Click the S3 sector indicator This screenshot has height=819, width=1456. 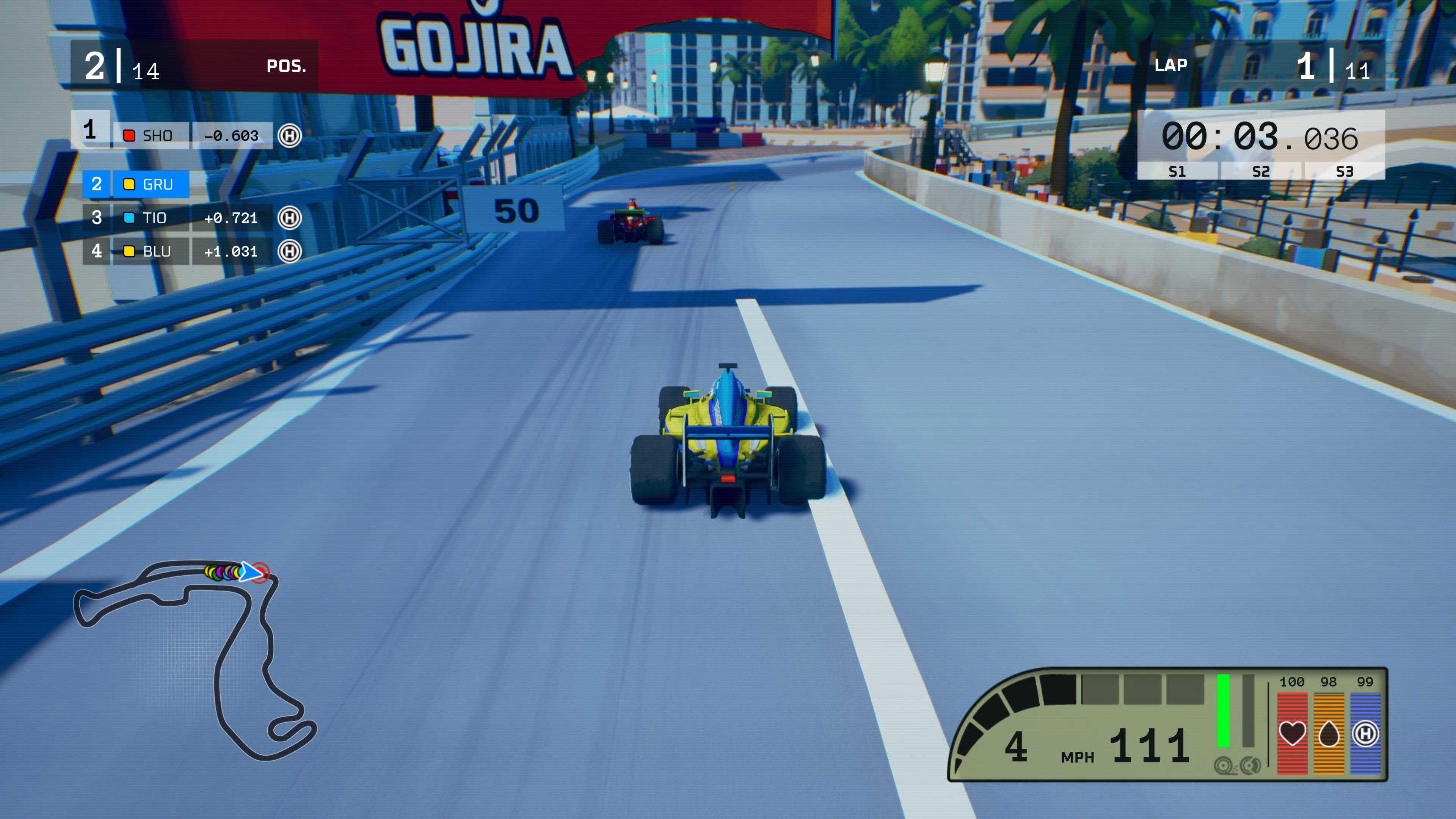point(1345,171)
